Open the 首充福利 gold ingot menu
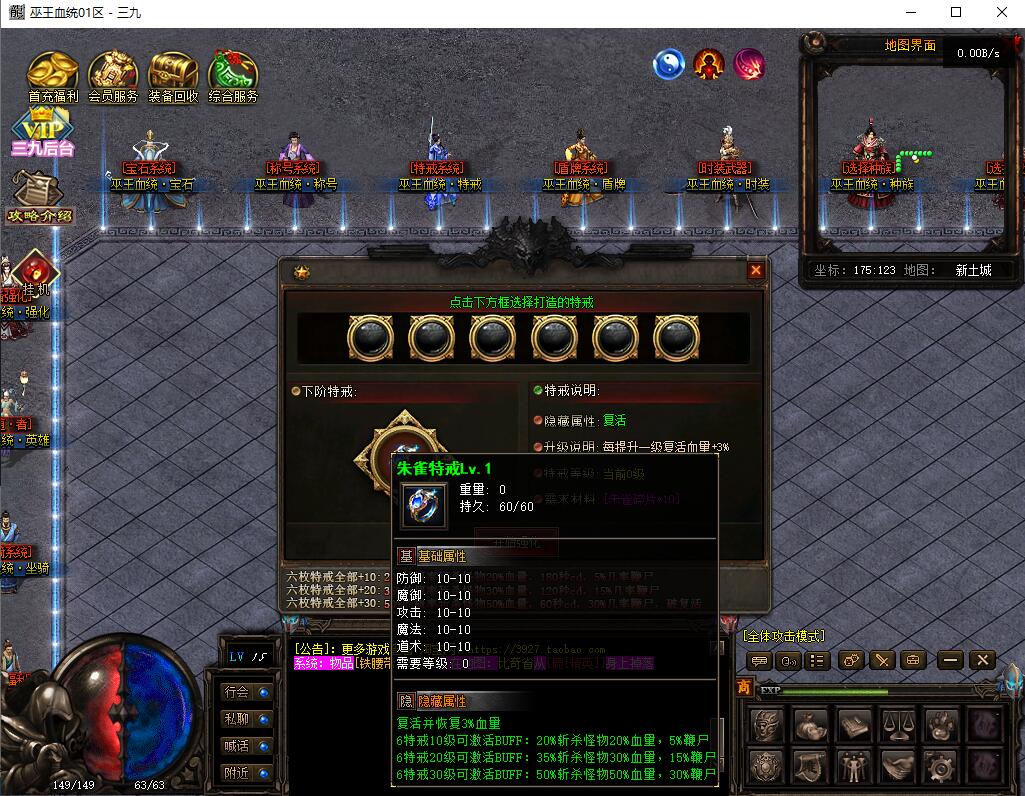Viewport: 1025px width, 796px height. pos(53,73)
